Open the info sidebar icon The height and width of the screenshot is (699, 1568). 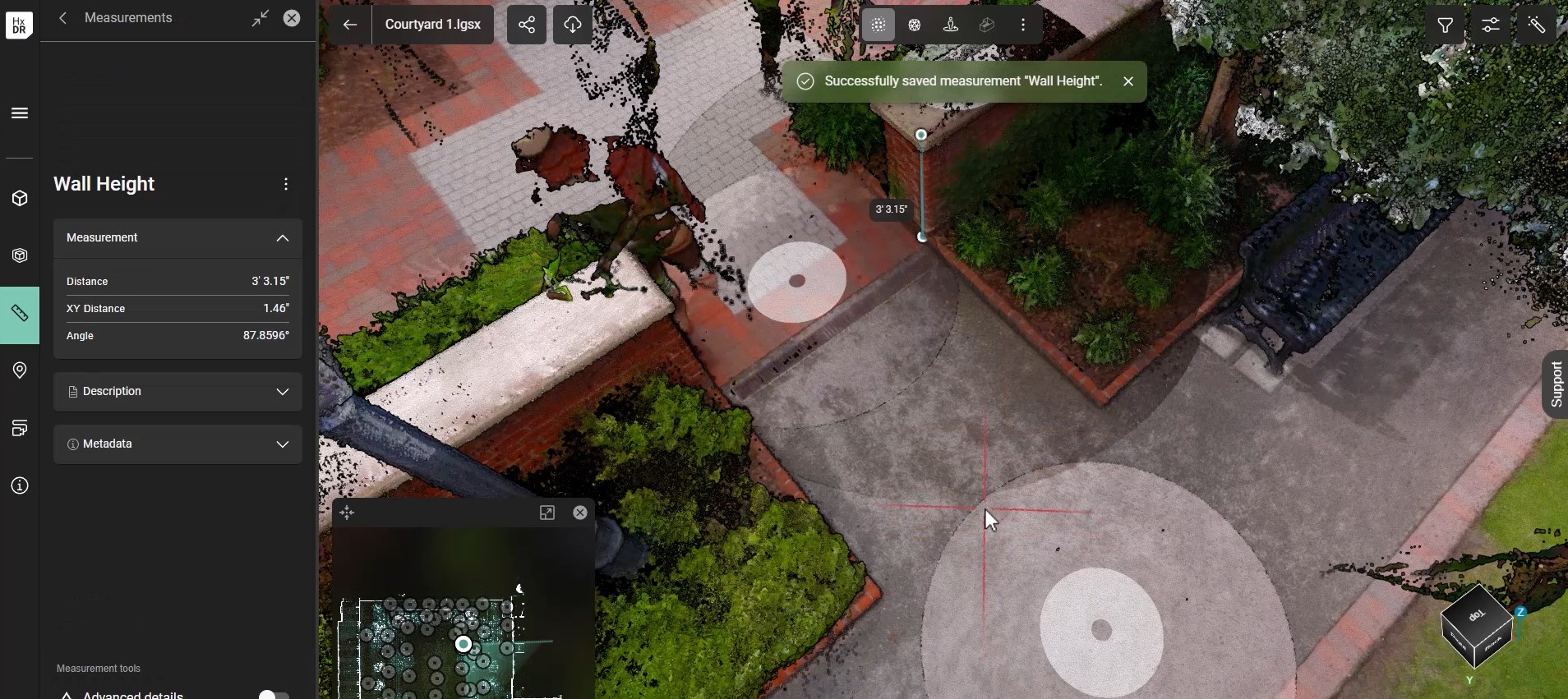(x=20, y=486)
